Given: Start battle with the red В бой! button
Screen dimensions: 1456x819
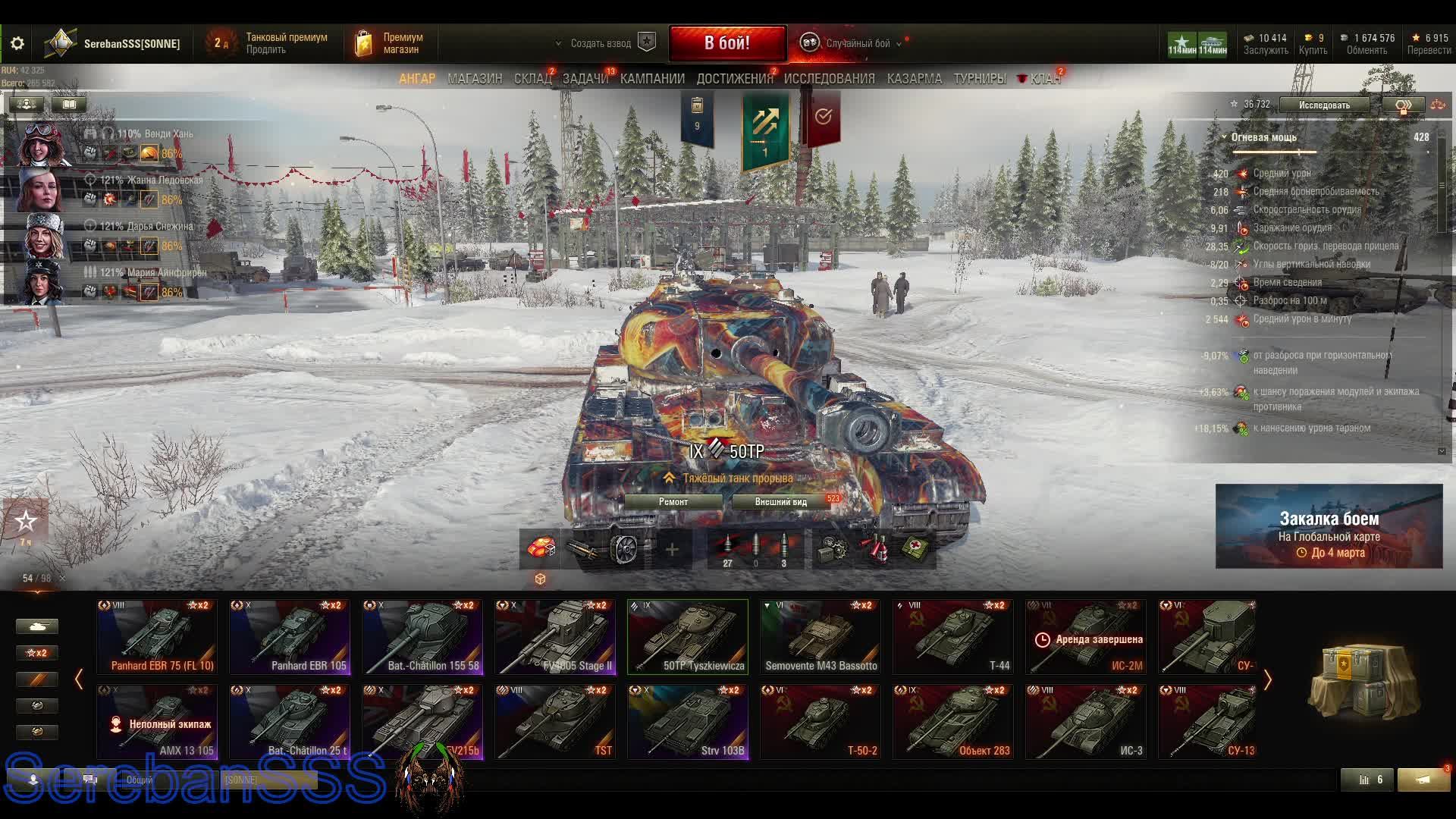Looking at the screenshot, I should pos(726,43).
